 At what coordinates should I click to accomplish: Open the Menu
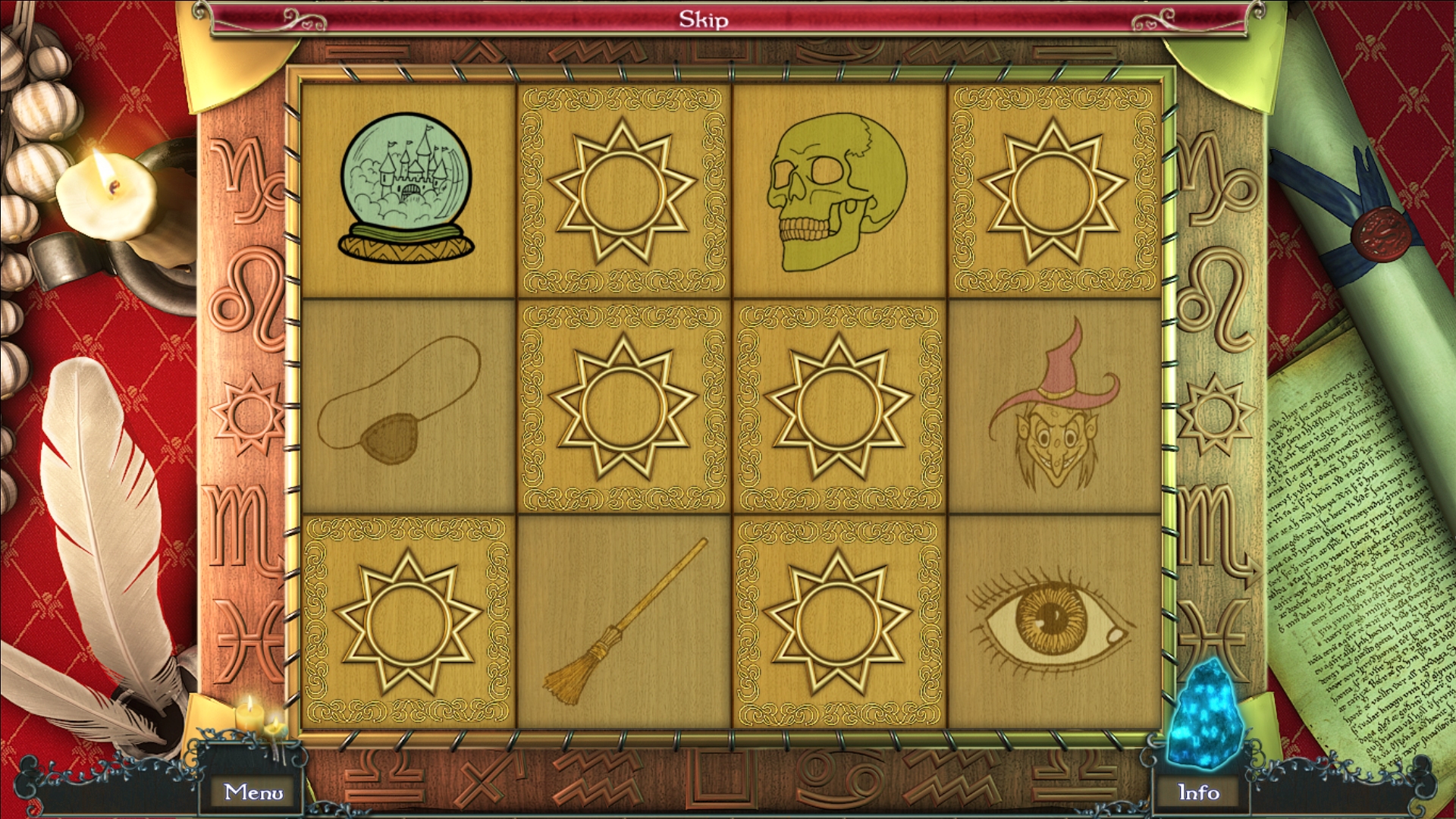(x=253, y=792)
